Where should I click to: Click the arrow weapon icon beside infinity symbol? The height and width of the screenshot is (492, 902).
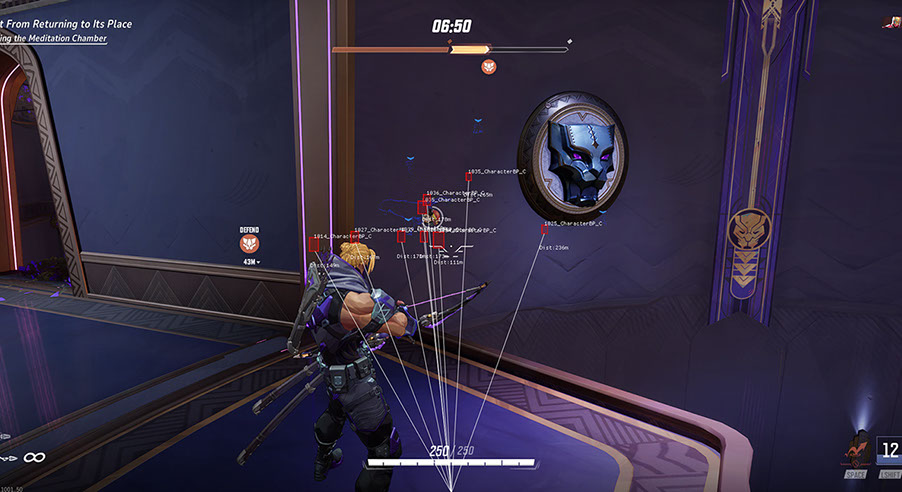tap(8, 457)
